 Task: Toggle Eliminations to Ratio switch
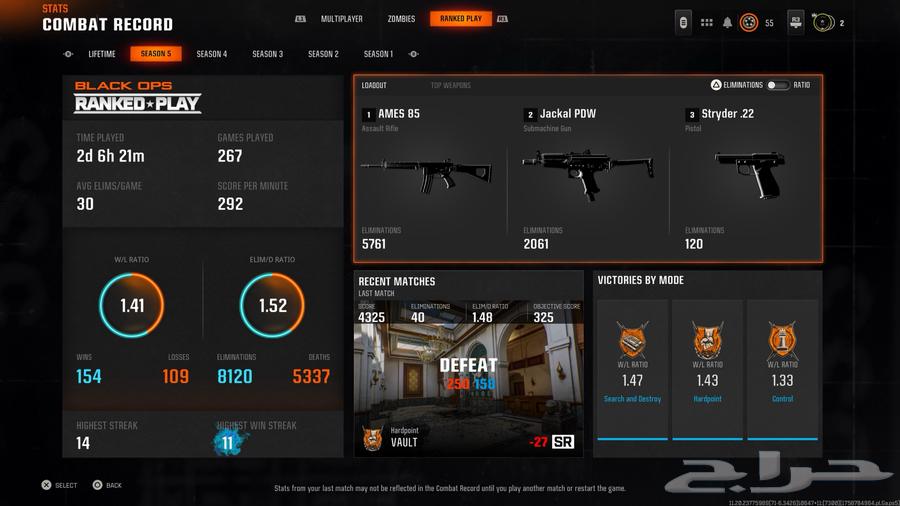pos(777,86)
